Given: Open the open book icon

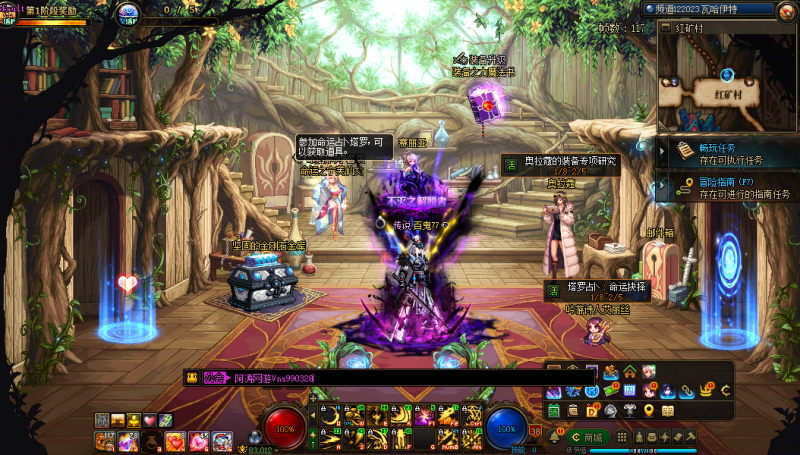Looking at the screenshot, I should click(x=668, y=410).
